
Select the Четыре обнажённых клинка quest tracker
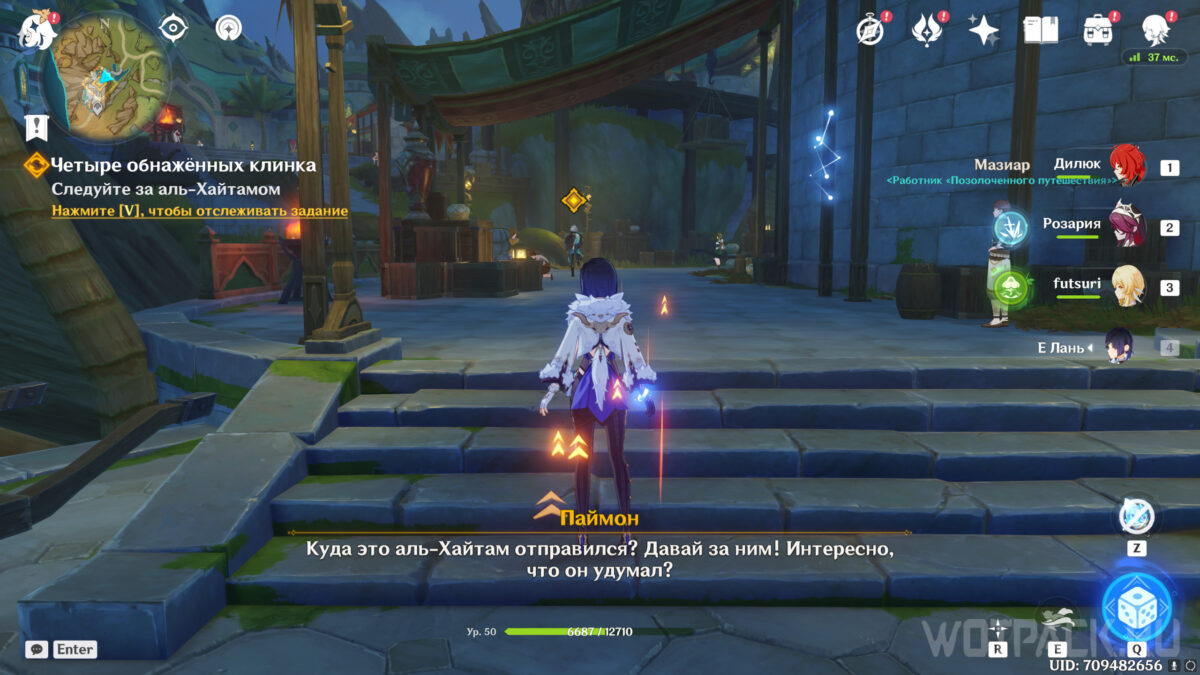pos(183,165)
